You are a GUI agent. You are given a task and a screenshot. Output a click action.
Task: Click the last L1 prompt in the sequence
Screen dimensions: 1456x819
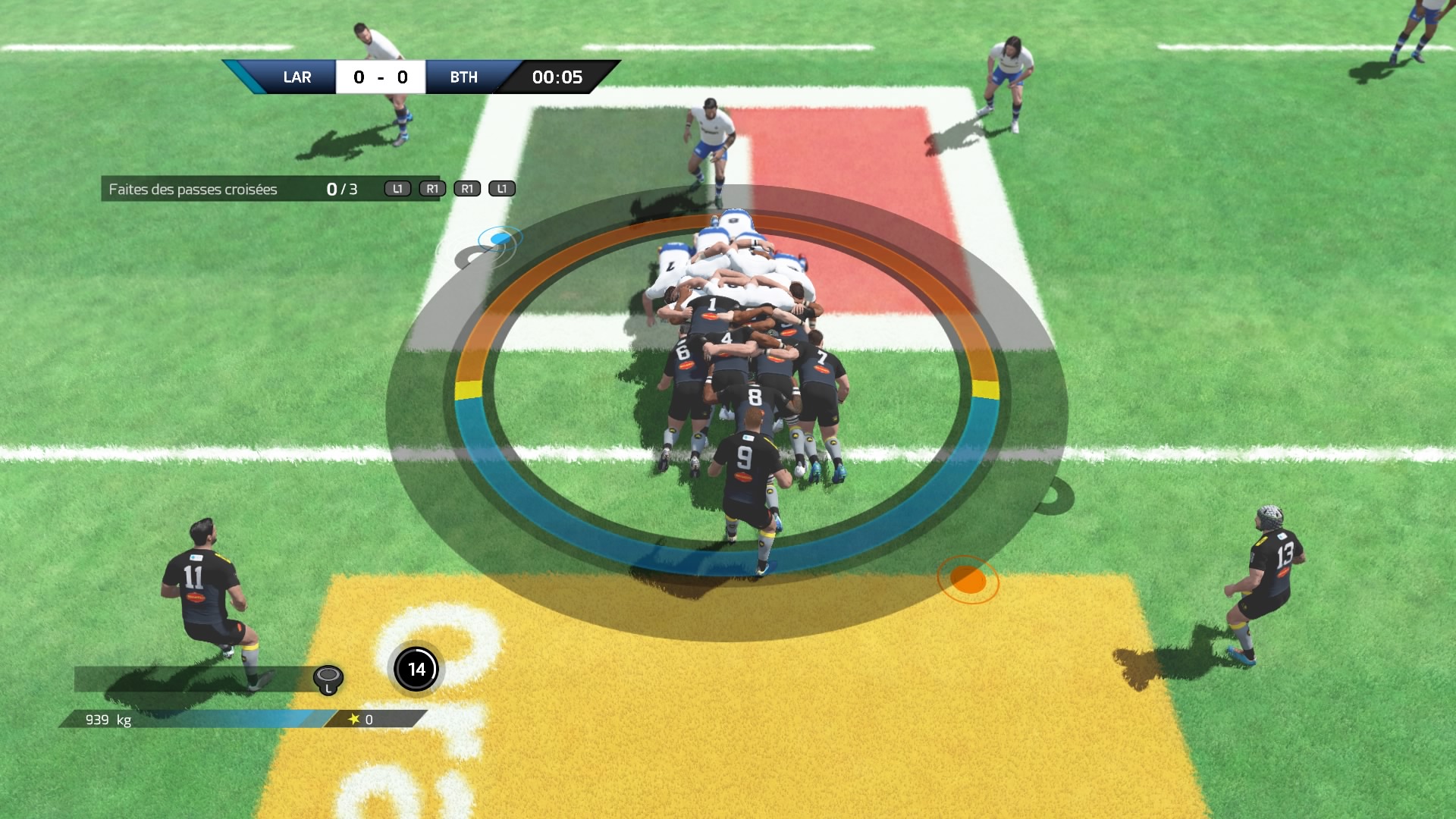pyautogui.click(x=501, y=187)
